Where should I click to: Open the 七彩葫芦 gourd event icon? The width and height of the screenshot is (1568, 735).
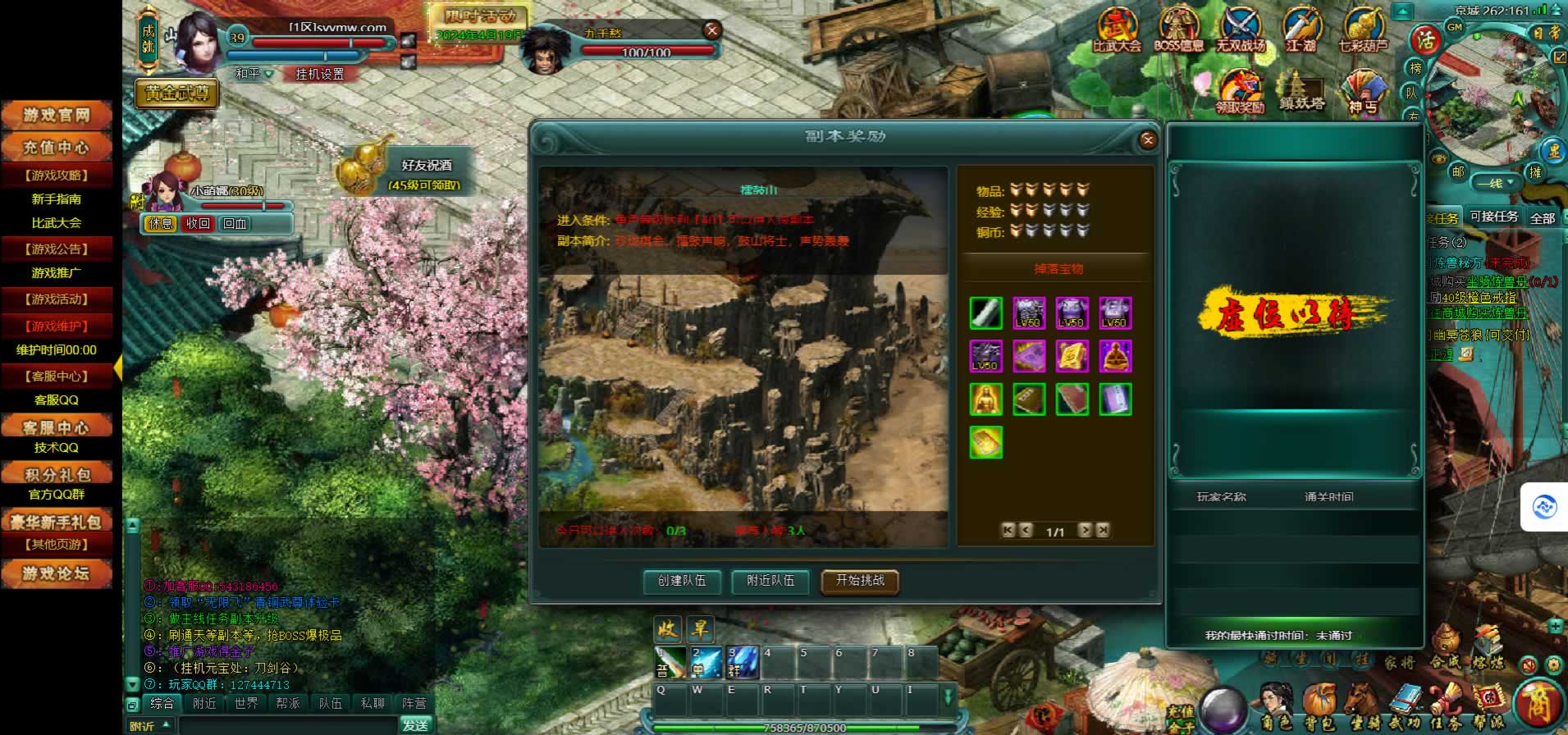pyautogui.click(x=1362, y=33)
